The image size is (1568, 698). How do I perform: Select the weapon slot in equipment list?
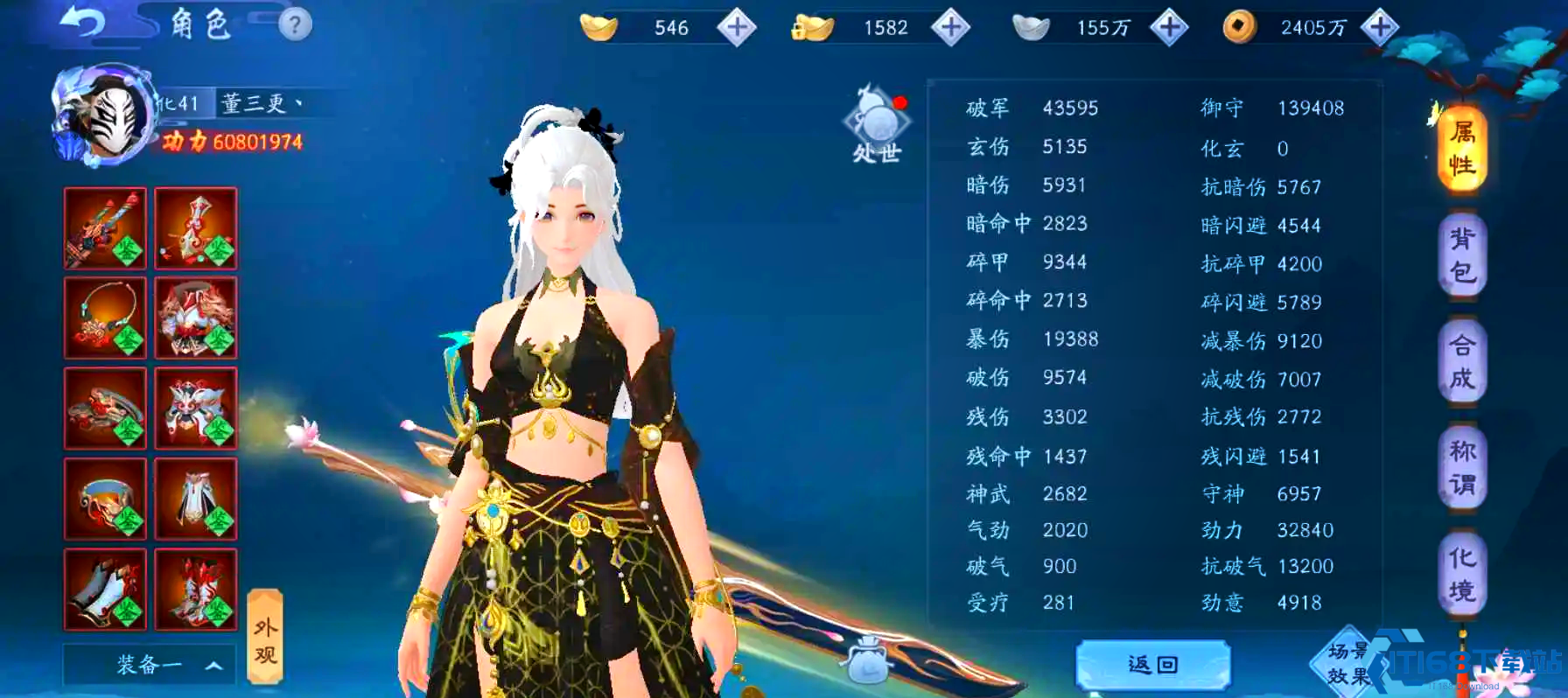(x=105, y=229)
